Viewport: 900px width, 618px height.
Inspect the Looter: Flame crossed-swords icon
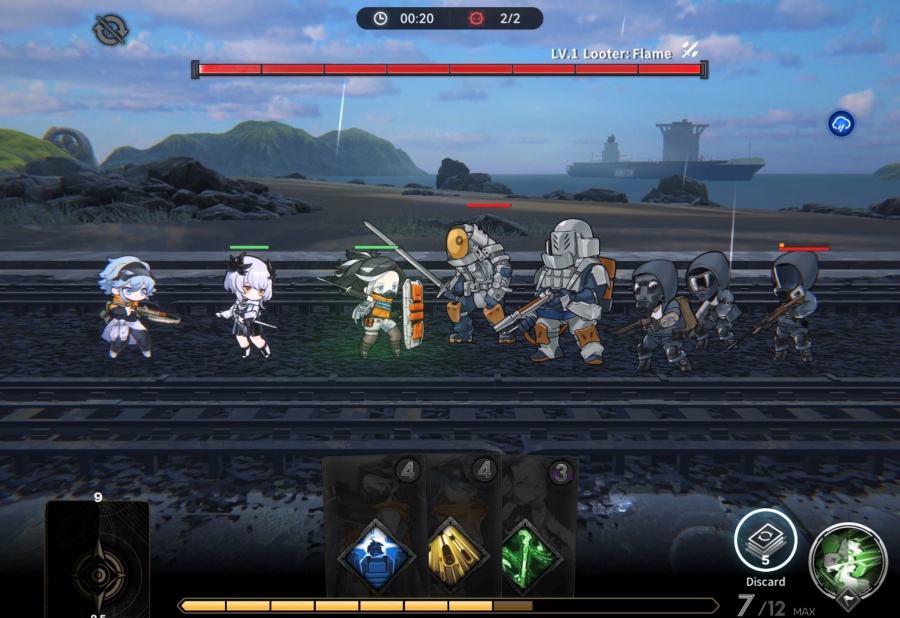click(x=690, y=51)
